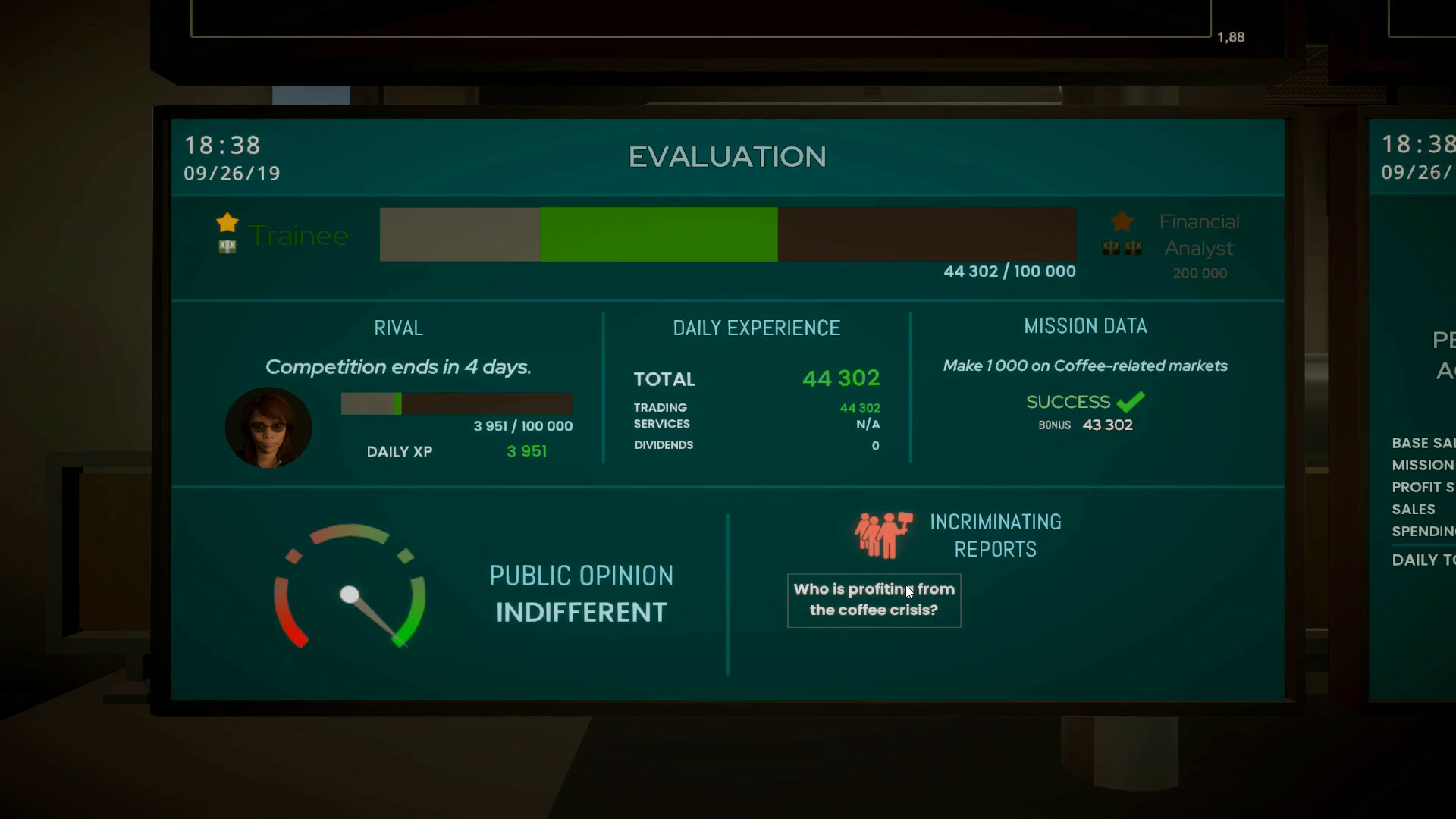Select the Mission Data section header
This screenshot has width=1456, height=819.
click(1084, 325)
